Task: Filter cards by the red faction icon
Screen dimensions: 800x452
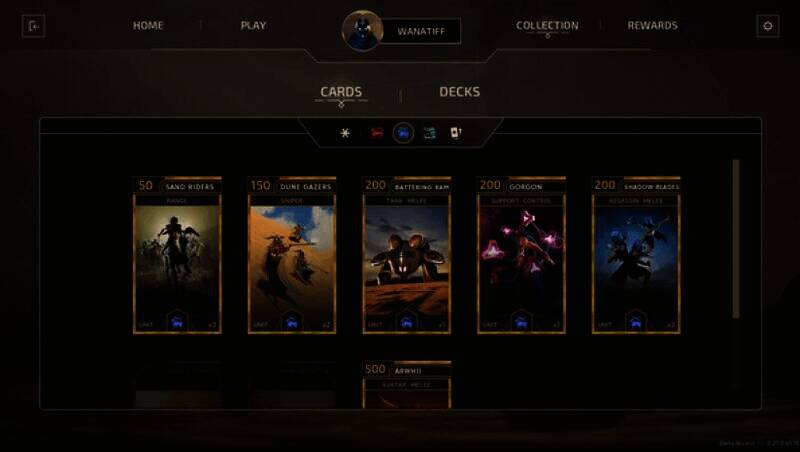Action: 377,133
